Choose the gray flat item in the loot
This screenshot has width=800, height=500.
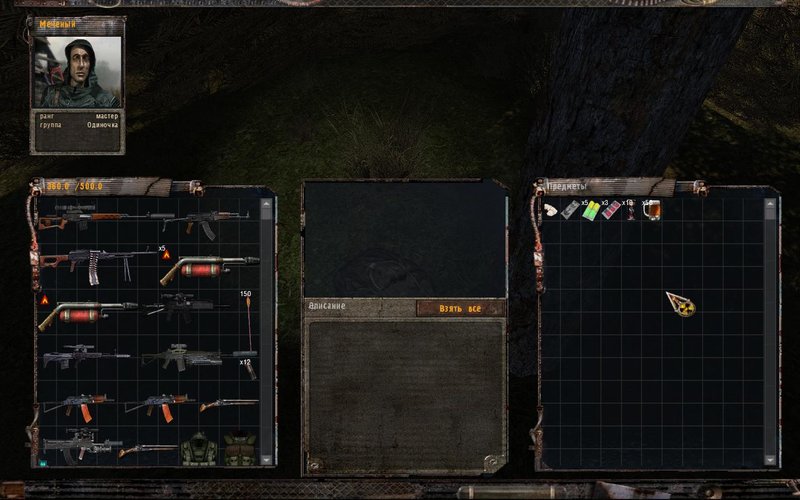click(x=570, y=210)
